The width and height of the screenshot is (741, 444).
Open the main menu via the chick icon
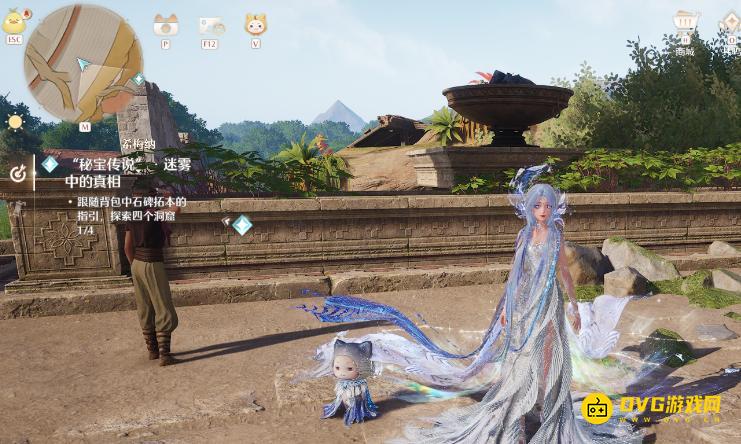point(14,22)
